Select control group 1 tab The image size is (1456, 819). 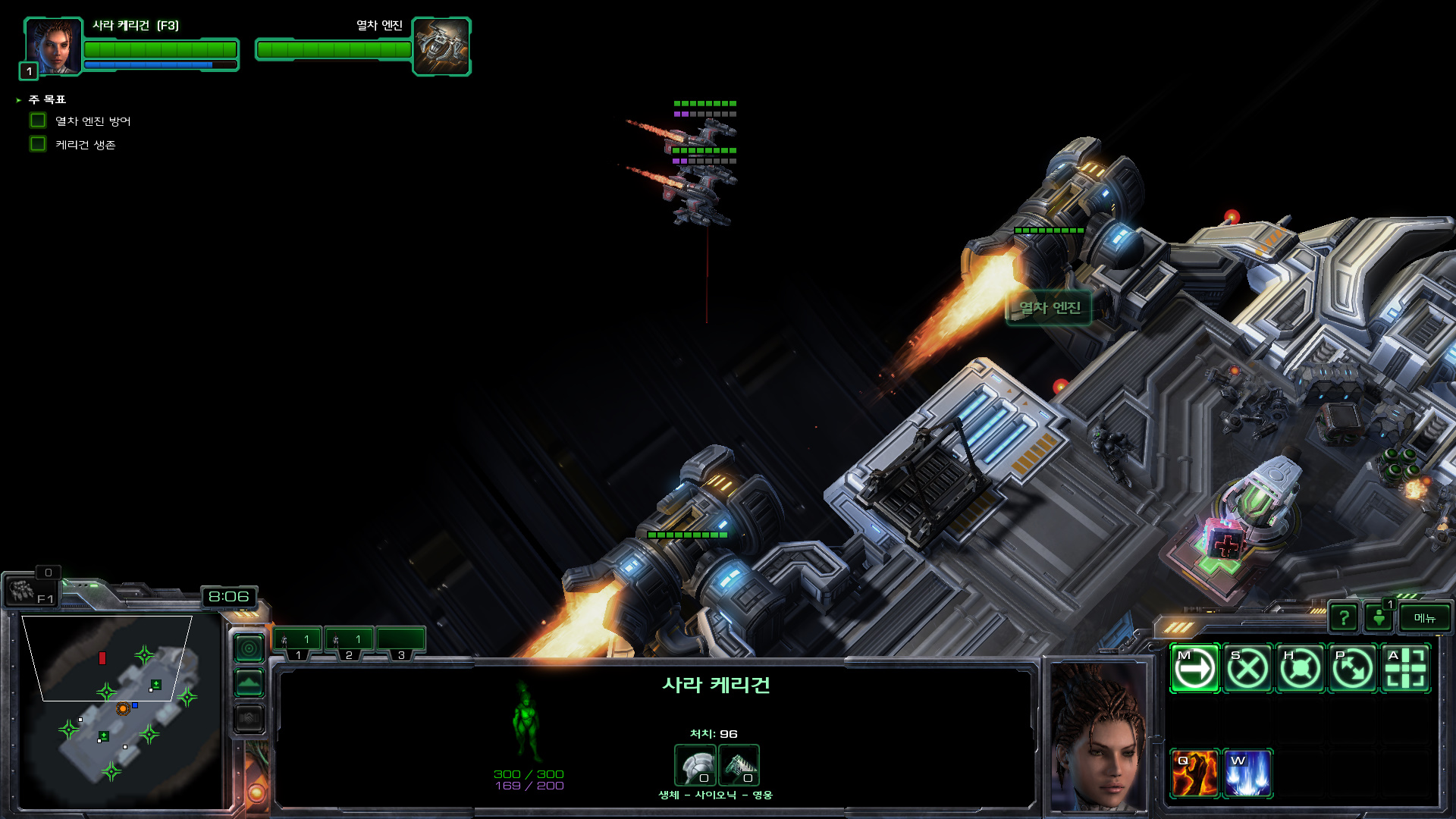click(x=297, y=641)
